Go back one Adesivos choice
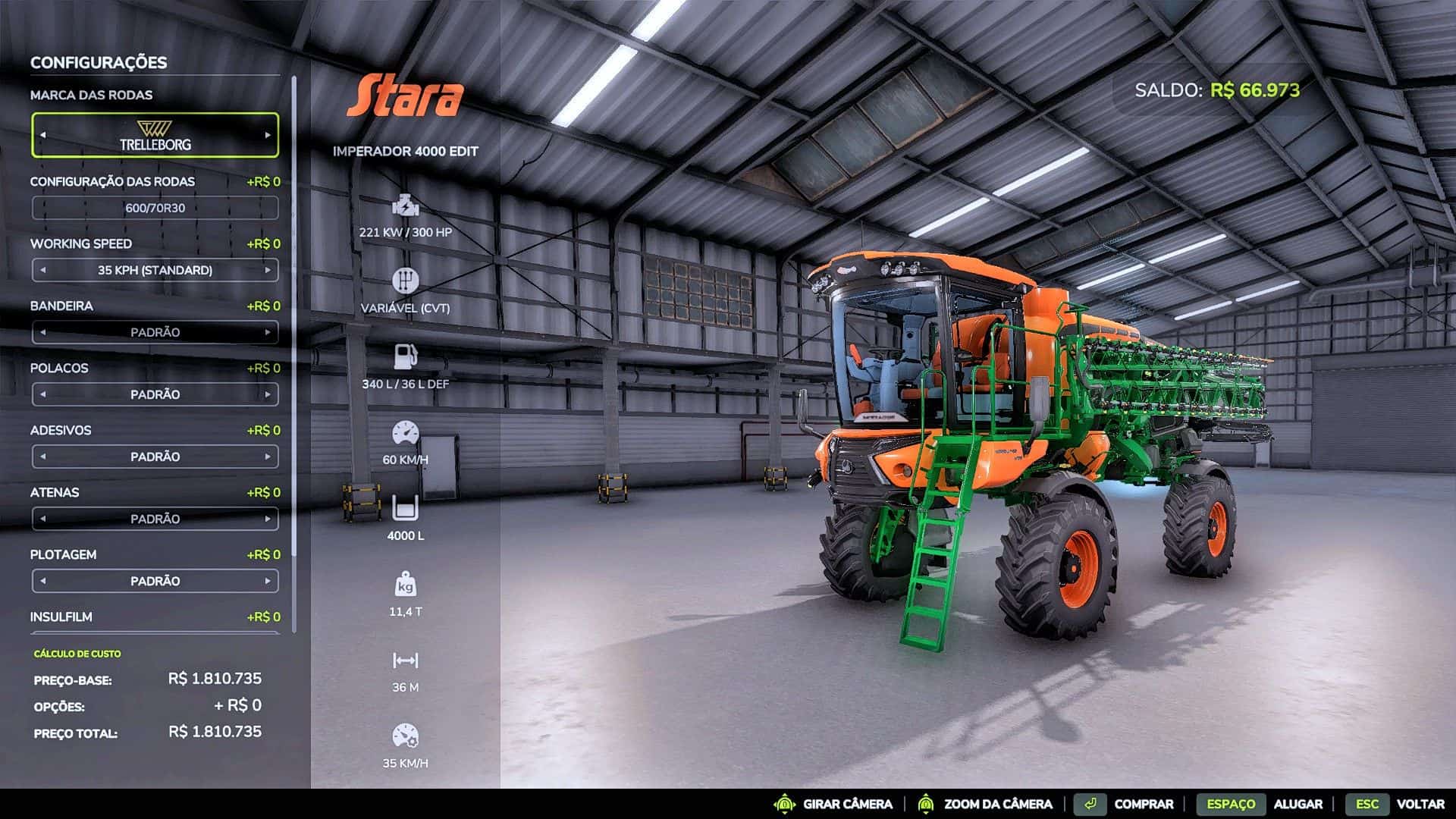Screen dimensions: 1456x819 point(43,457)
